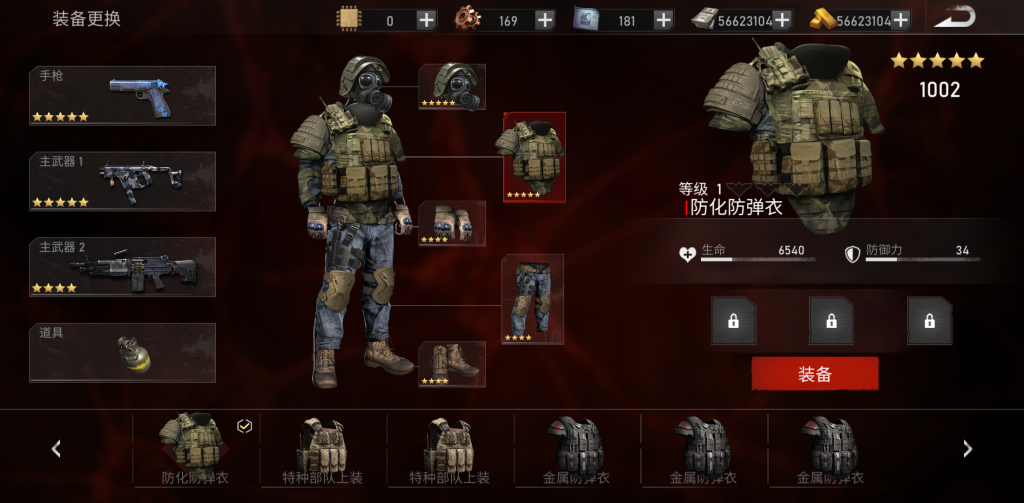This screenshot has width=1024, height=503.
Task: Select the blue pants equipment slot
Action: pos(532,299)
